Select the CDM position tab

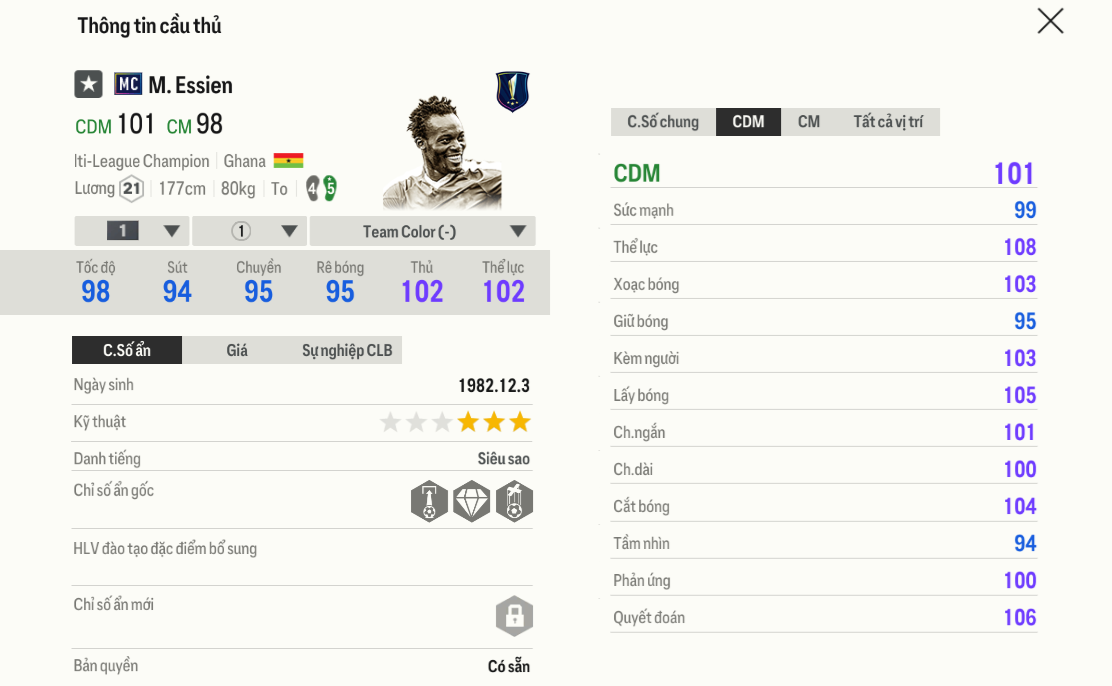coord(748,122)
